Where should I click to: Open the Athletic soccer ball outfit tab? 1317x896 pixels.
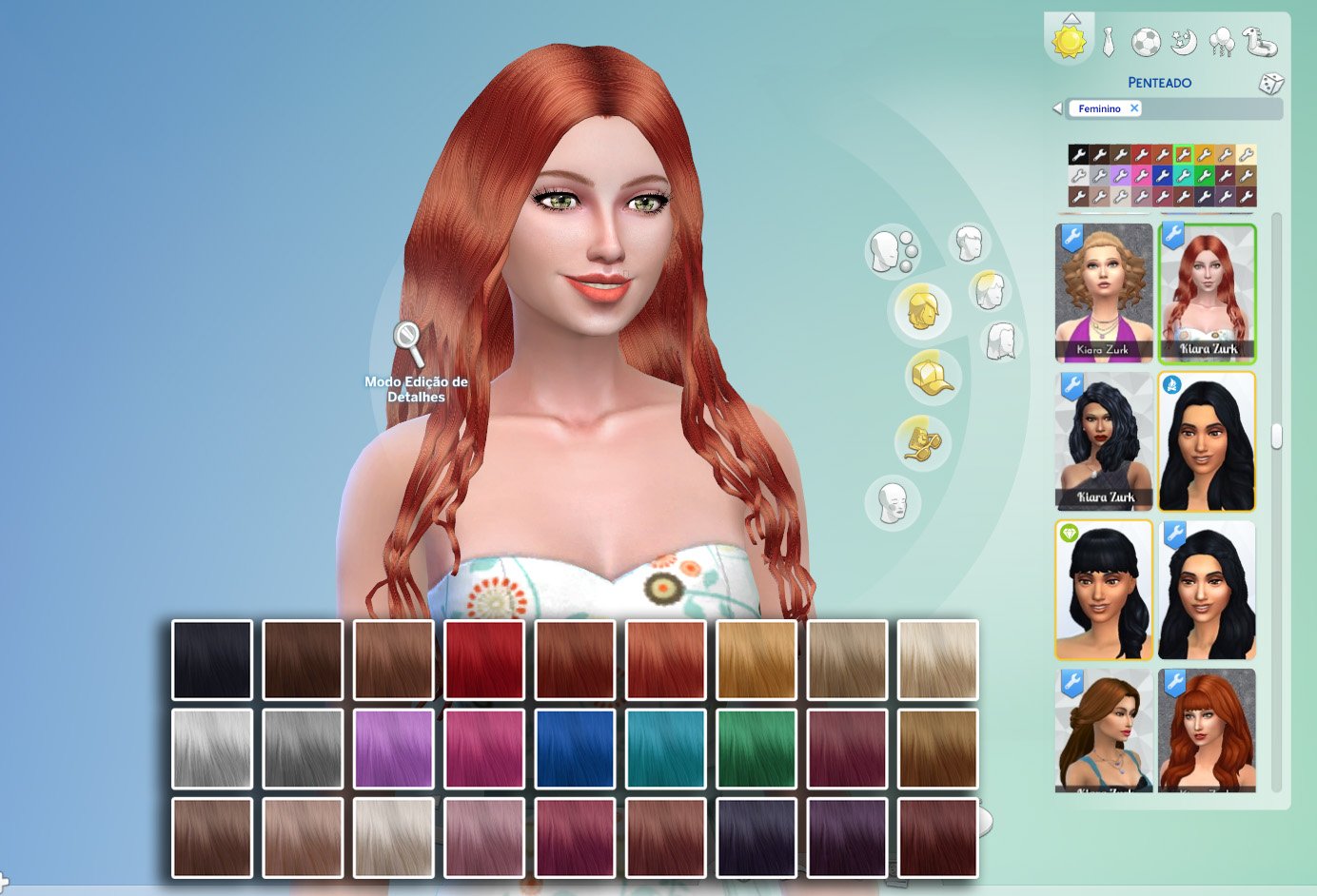coord(1146,42)
